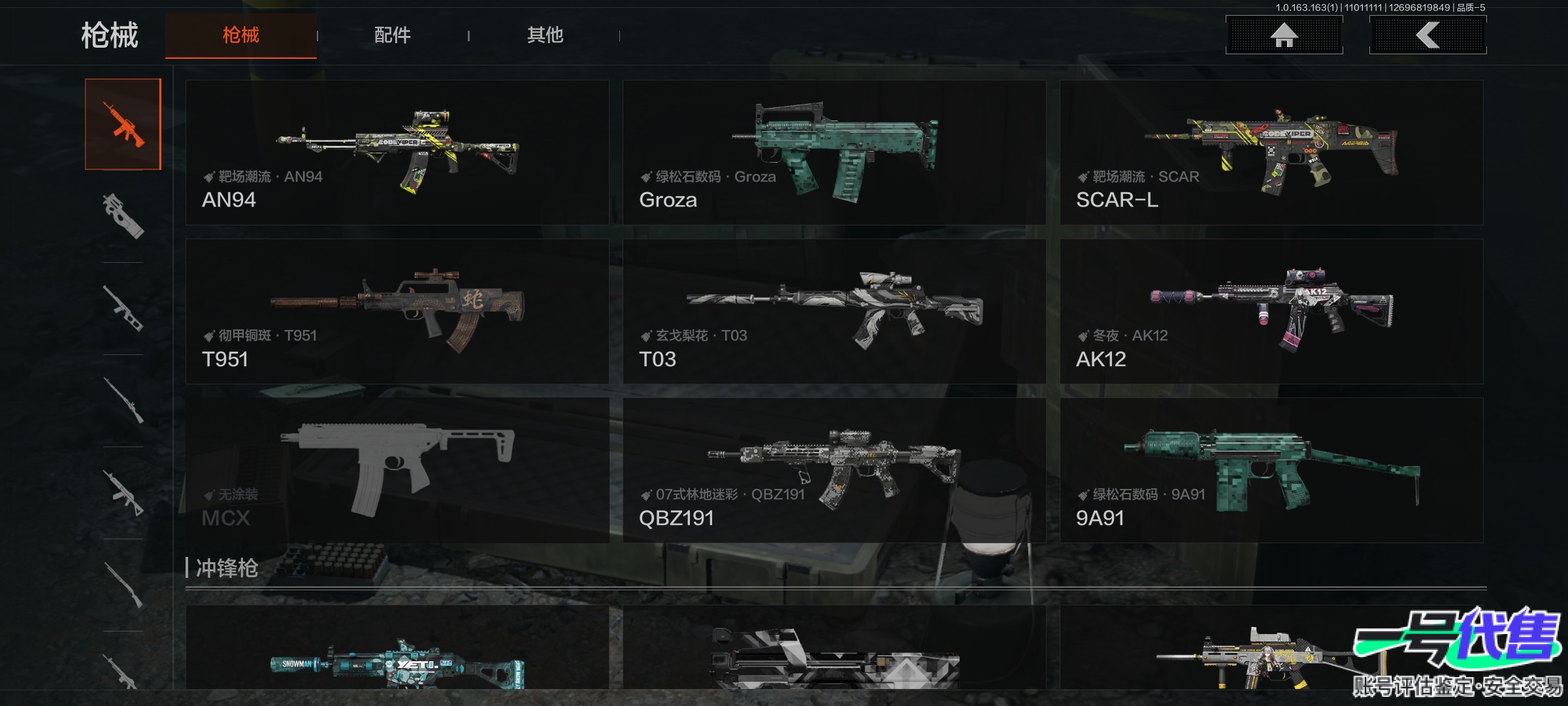Select the orange assault rifle category icon
The width and height of the screenshot is (1568, 706).
coord(123,124)
